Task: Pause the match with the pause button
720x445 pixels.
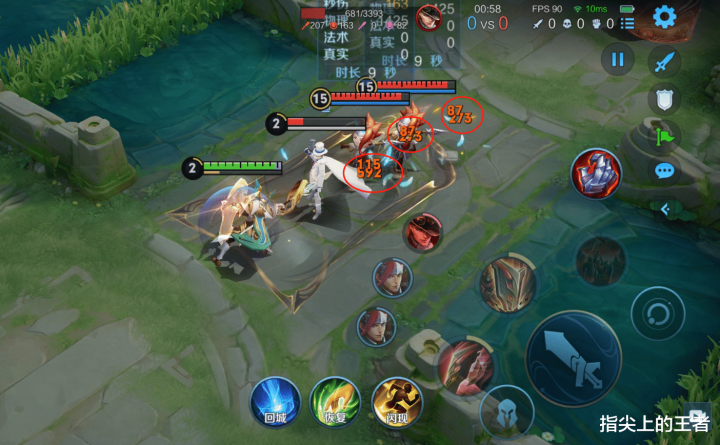Action: pos(617,60)
